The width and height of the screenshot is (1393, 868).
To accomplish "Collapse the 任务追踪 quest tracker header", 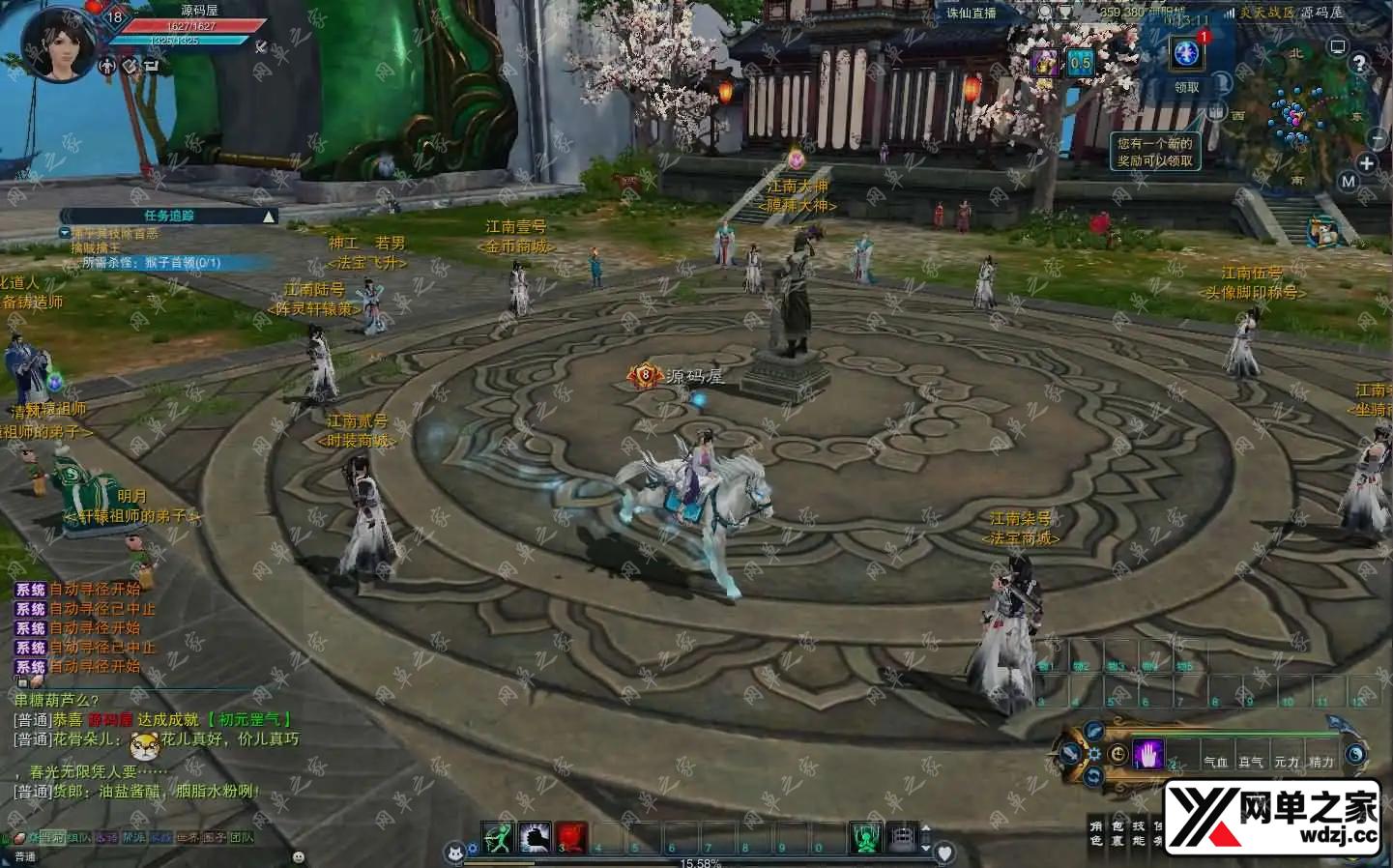I will (x=269, y=216).
